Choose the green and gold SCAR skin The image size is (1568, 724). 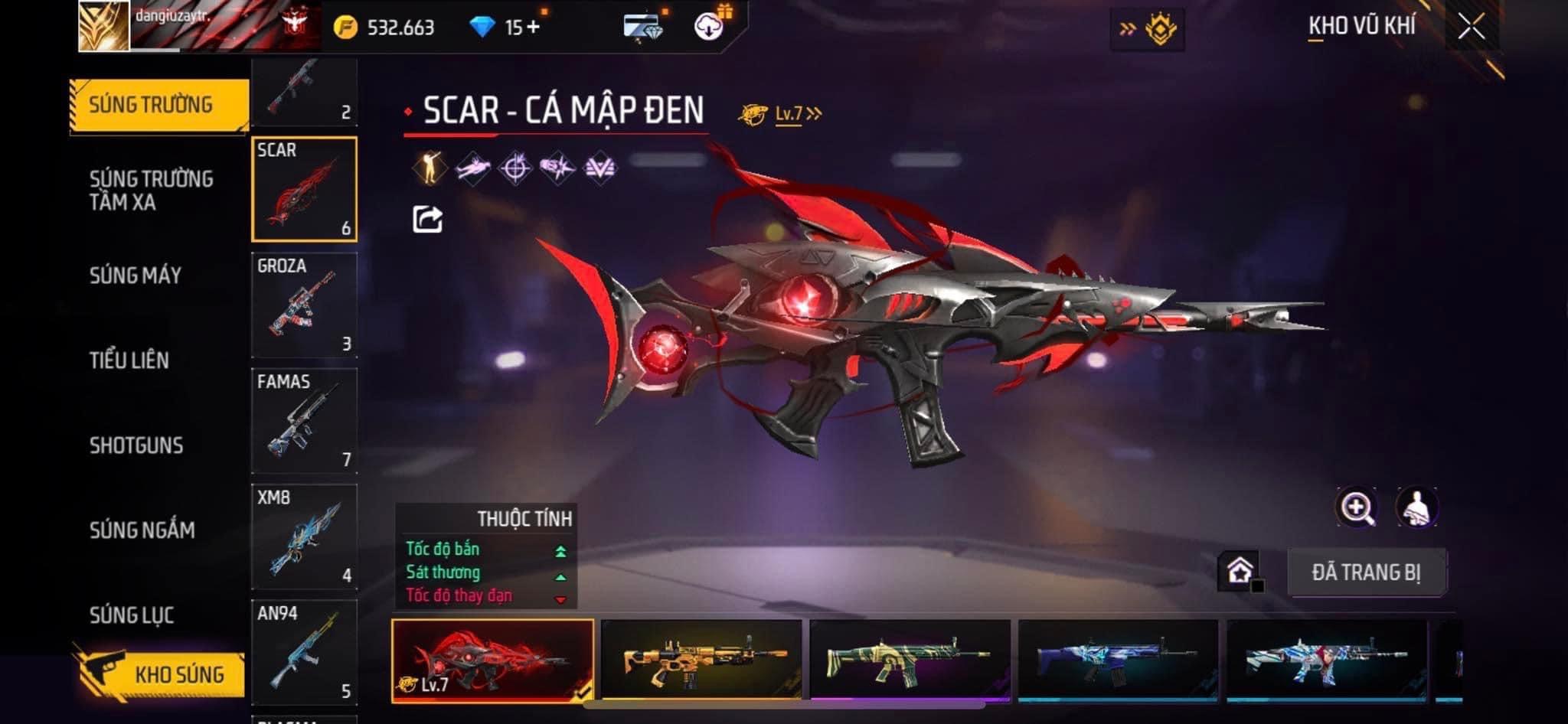(x=910, y=659)
